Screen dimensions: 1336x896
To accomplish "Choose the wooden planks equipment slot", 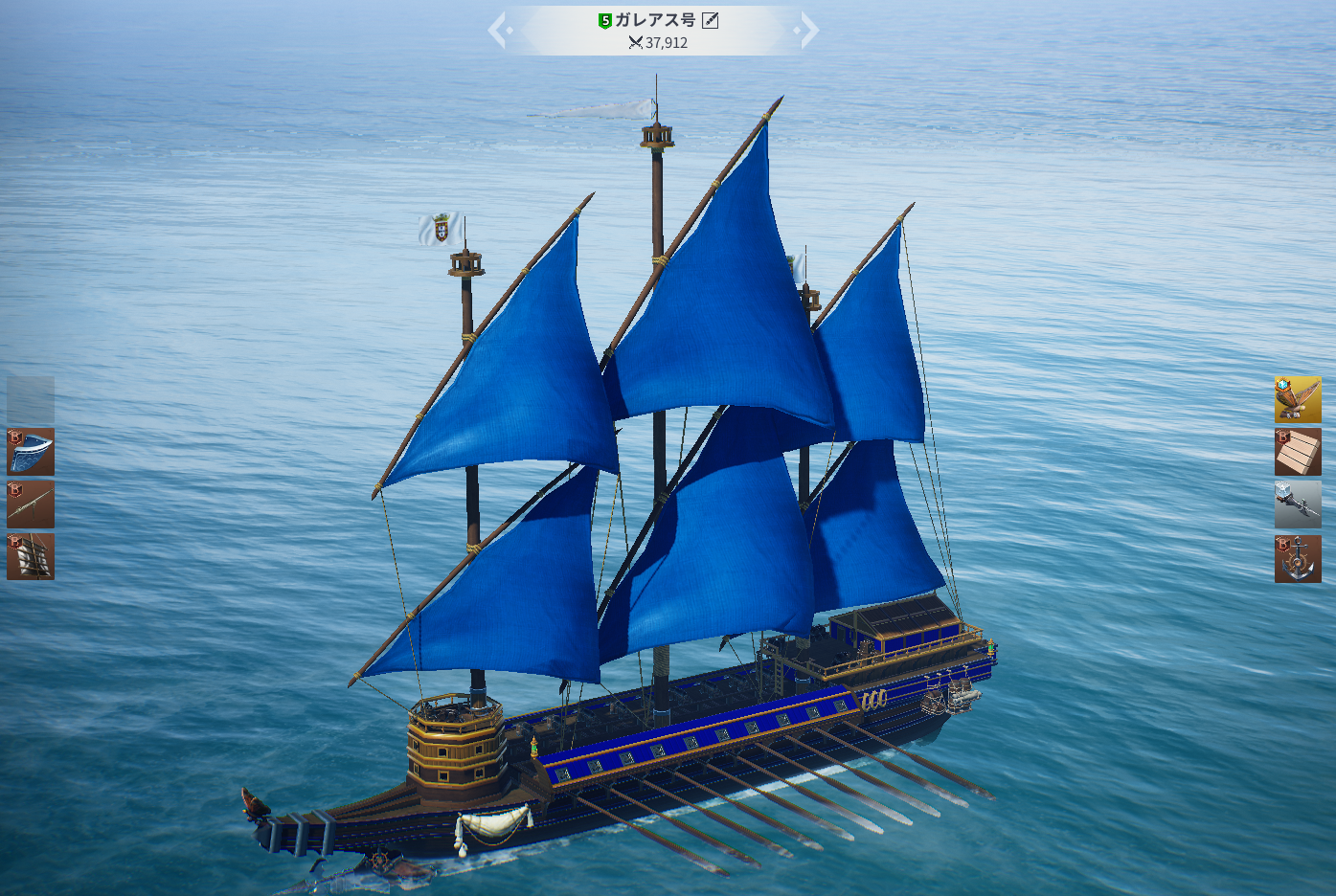I will pyautogui.click(x=1298, y=452).
